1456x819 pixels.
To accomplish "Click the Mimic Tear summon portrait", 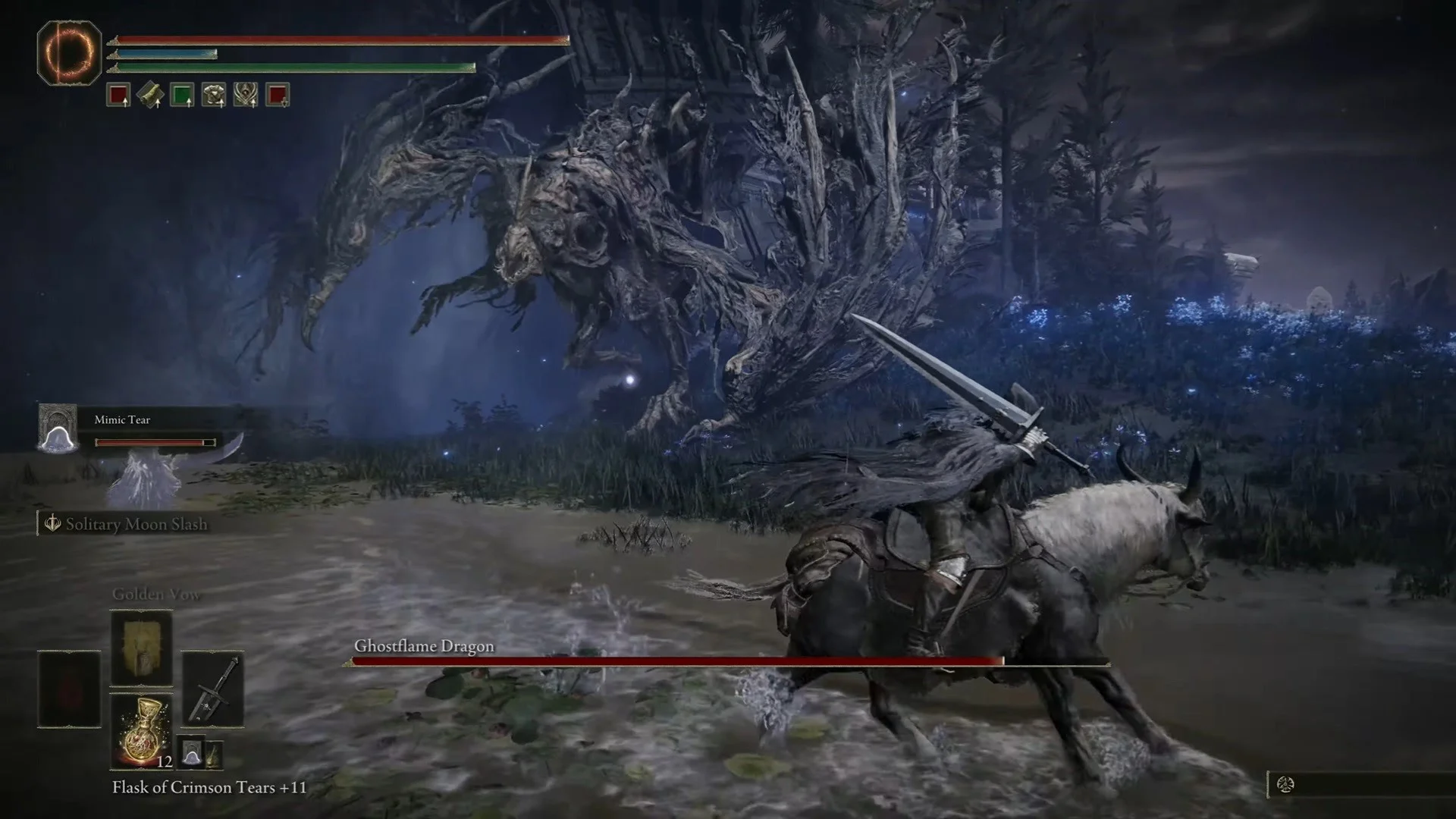I will (58, 428).
